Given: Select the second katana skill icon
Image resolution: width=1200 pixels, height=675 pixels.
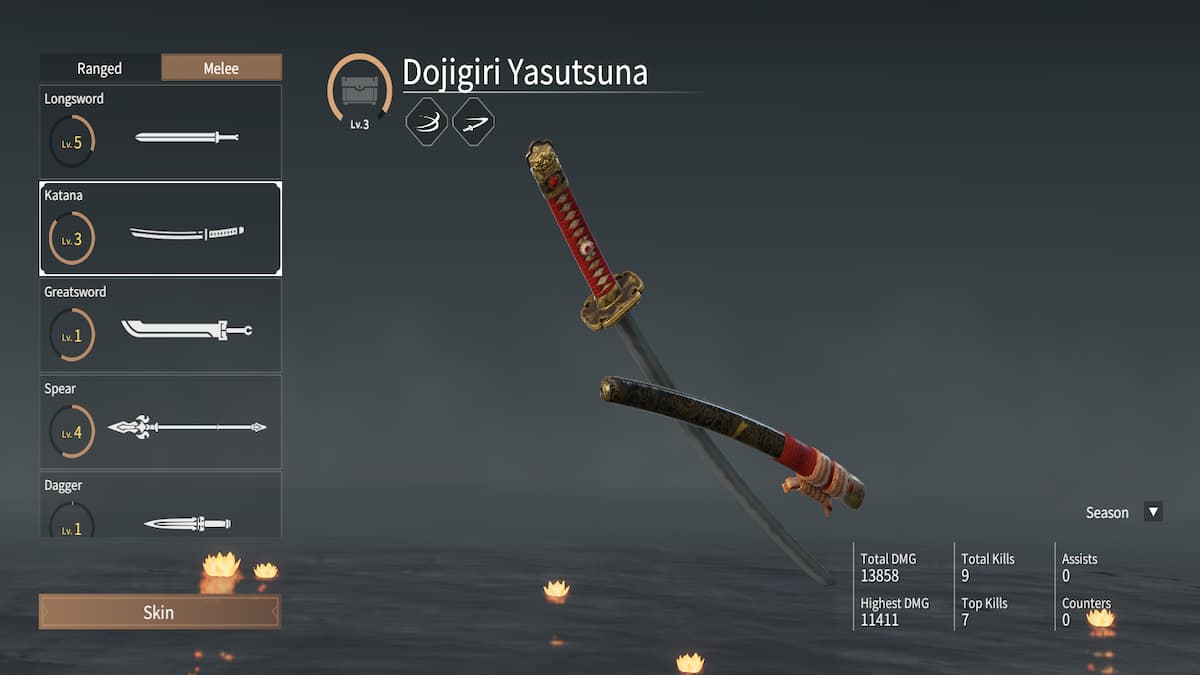Looking at the screenshot, I should coord(473,123).
